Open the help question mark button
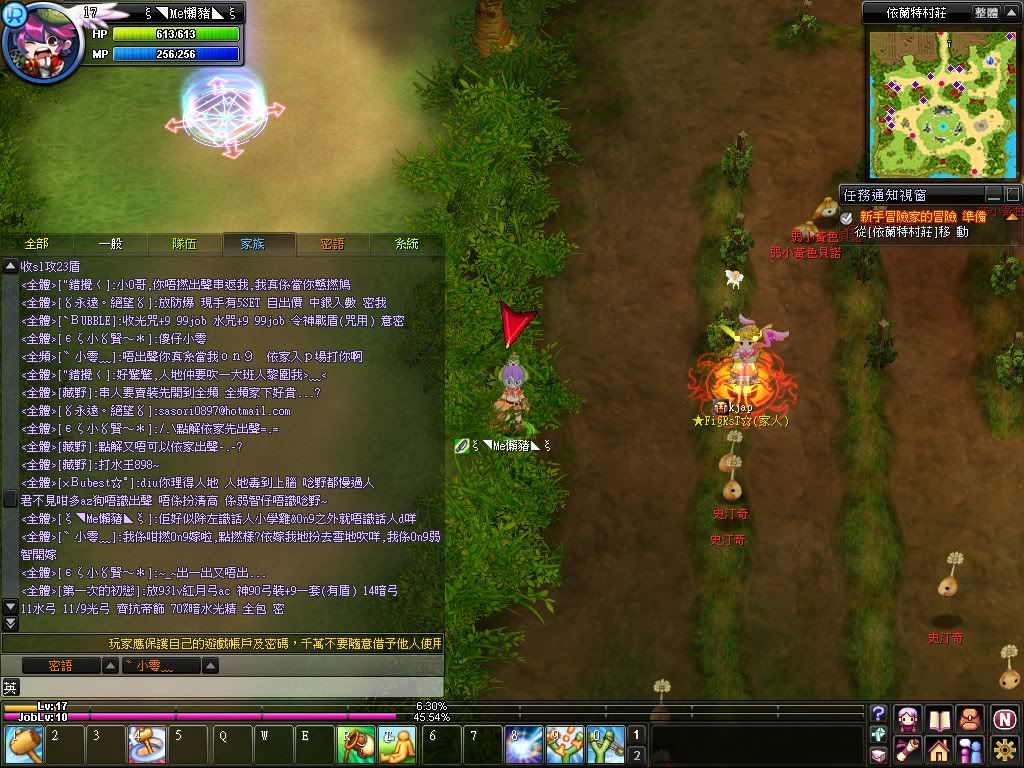Image resolution: width=1024 pixels, height=768 pixels. click(x=879, y=714)
